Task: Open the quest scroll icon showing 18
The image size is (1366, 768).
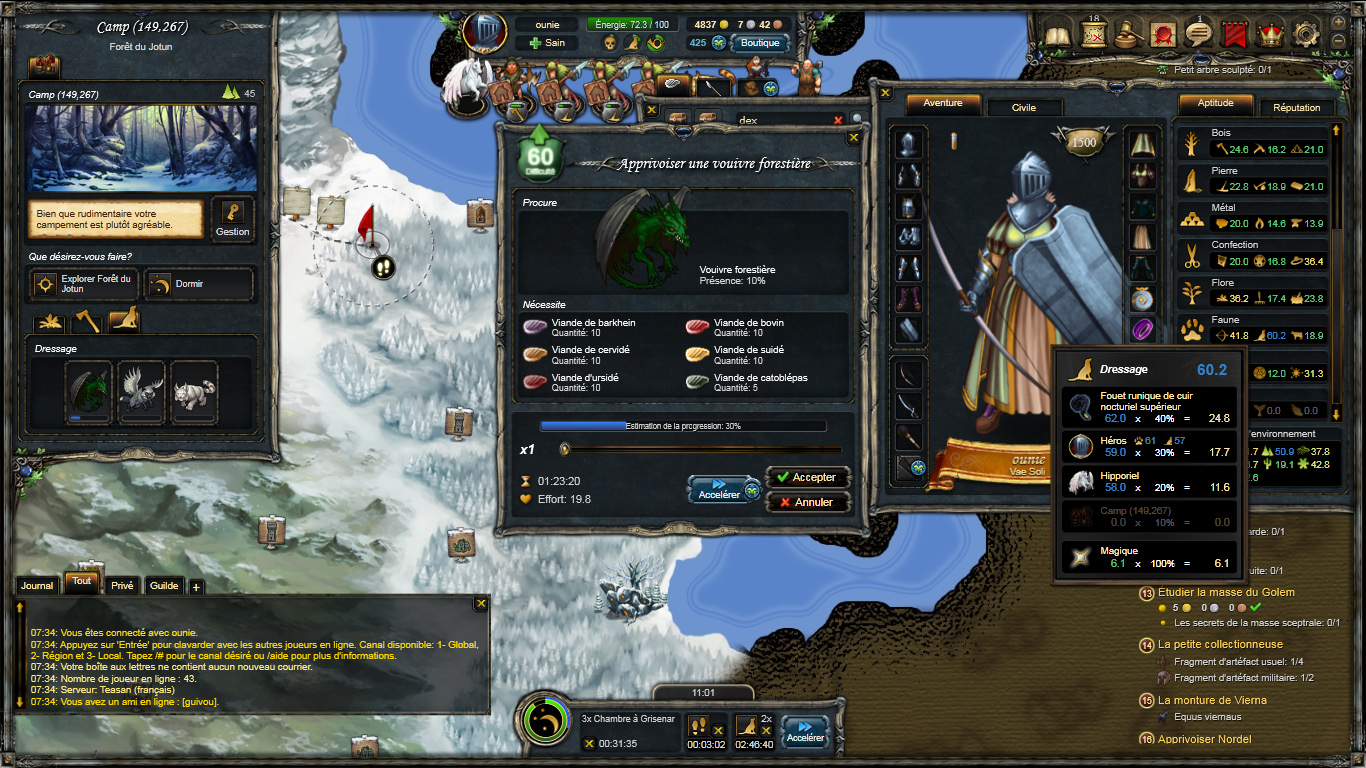Action: tap(1093, 33)
